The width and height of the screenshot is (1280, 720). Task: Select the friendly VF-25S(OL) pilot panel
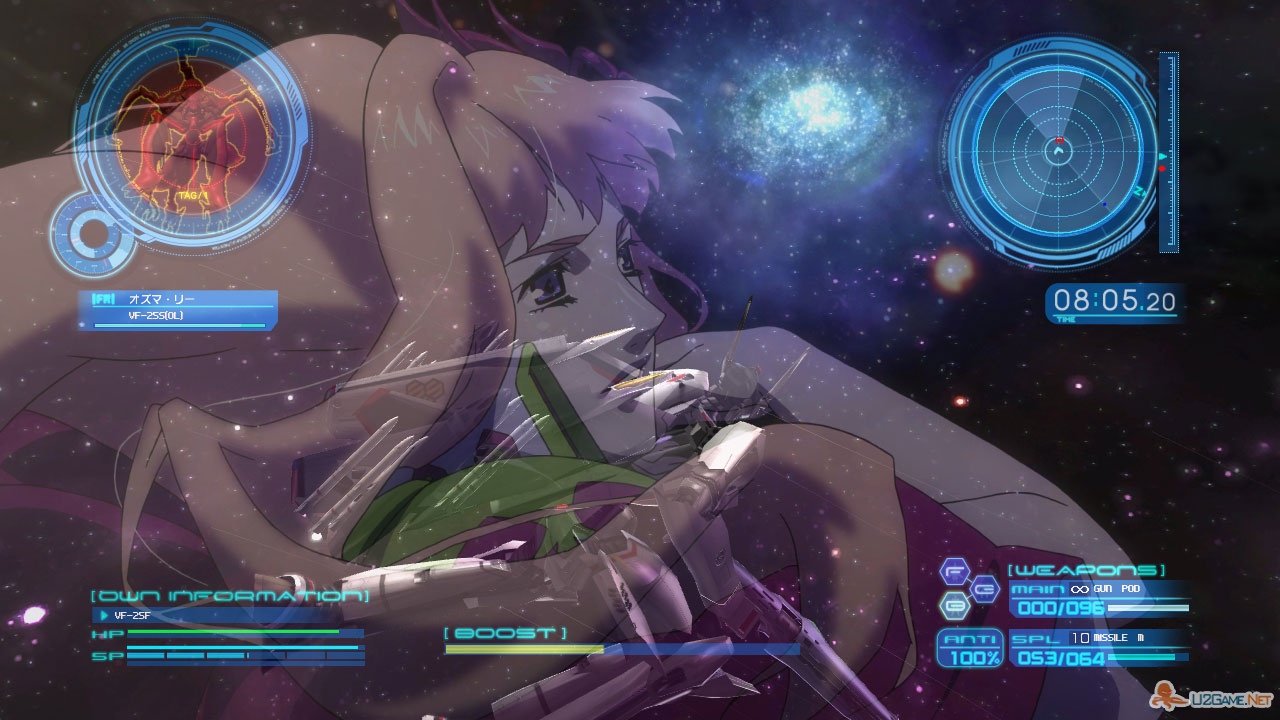click(178, 307)
